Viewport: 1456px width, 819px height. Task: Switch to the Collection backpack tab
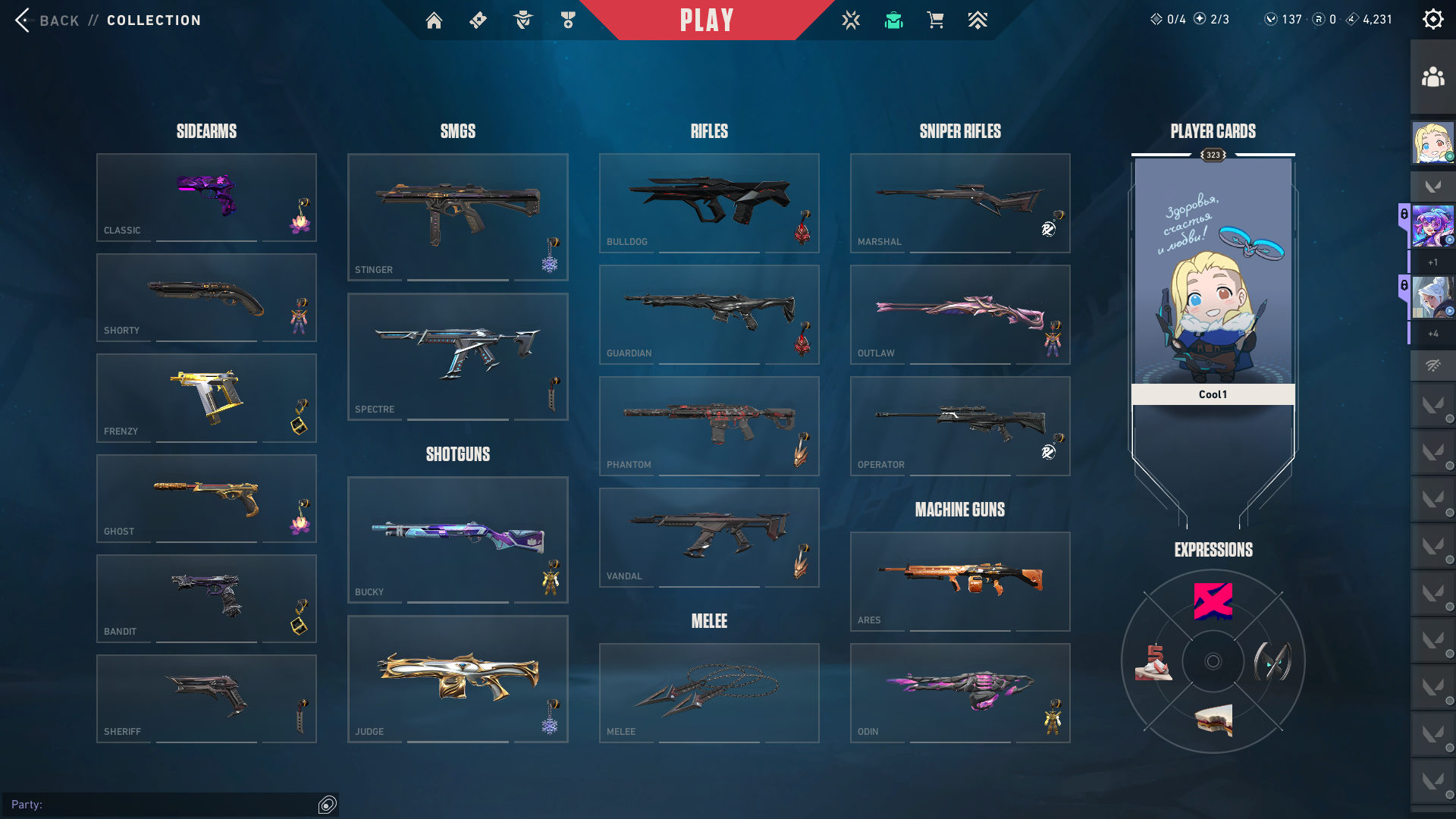coord(893,20)
